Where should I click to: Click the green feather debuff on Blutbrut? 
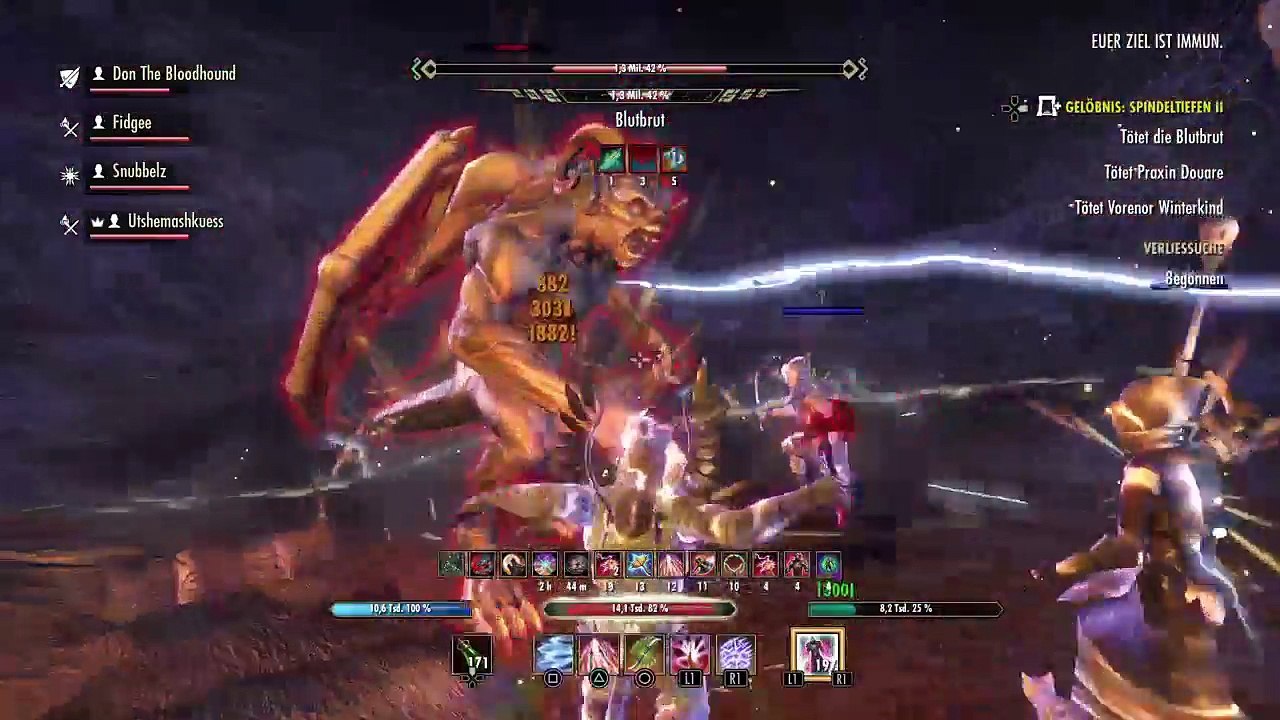pos(611,159)
